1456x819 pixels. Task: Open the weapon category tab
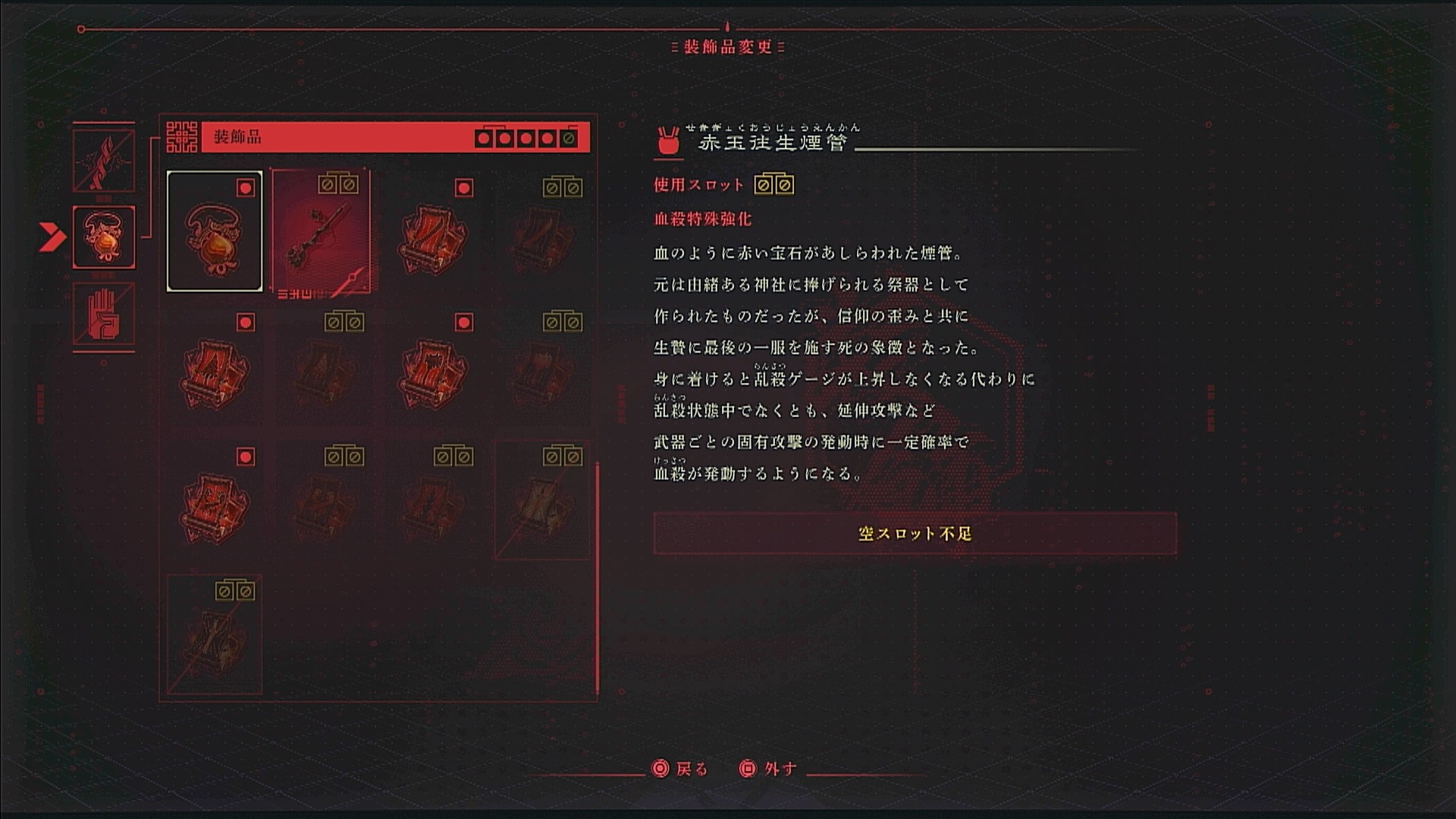(104, 161)
